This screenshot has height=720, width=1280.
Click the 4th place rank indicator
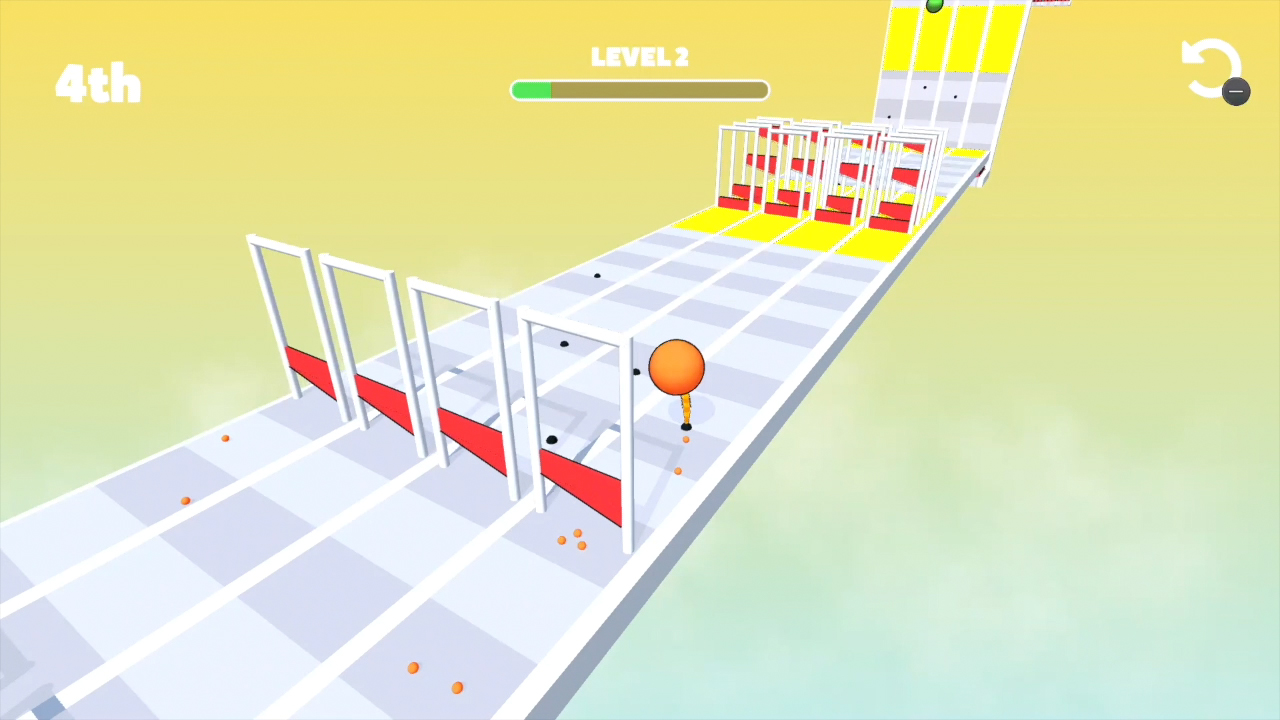97,84
